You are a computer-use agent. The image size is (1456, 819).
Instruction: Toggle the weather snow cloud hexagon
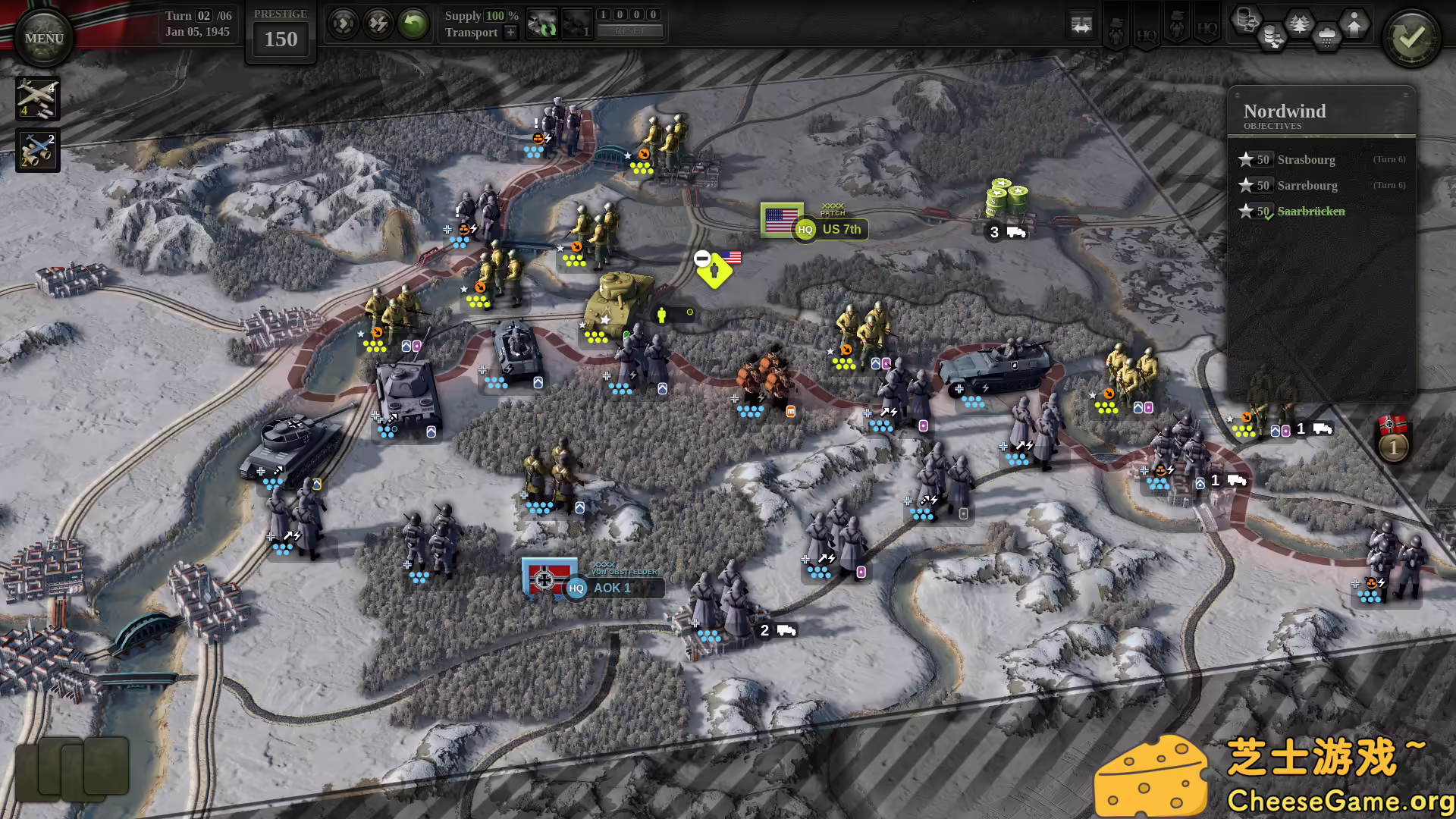1326,36
